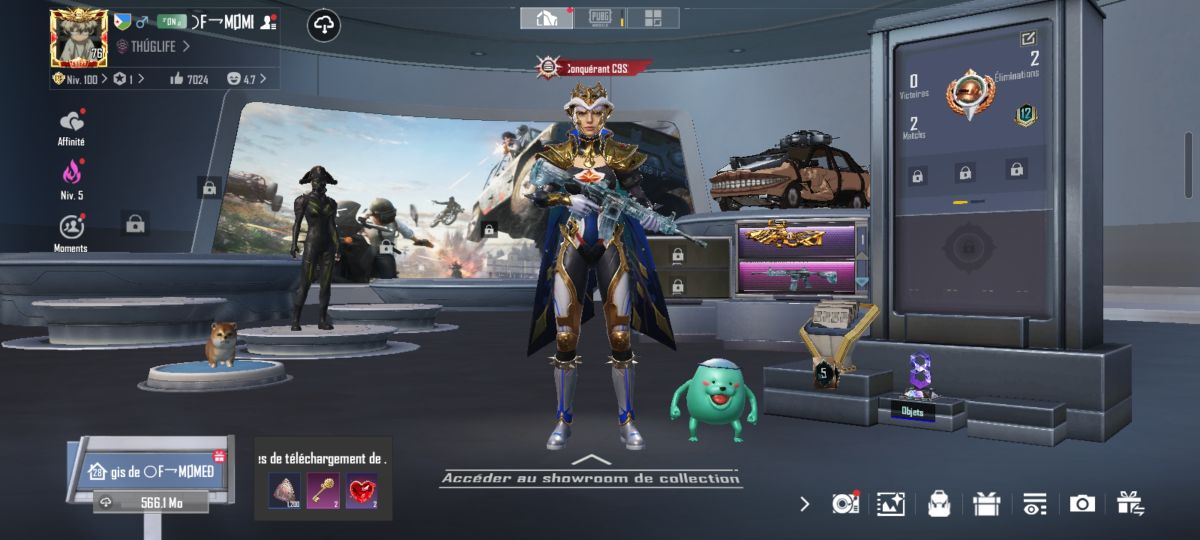The width and height of the screenshot is (1200, 540).
Task: Tap the cloud download icon at top
Action: click(x=324, y=26)
